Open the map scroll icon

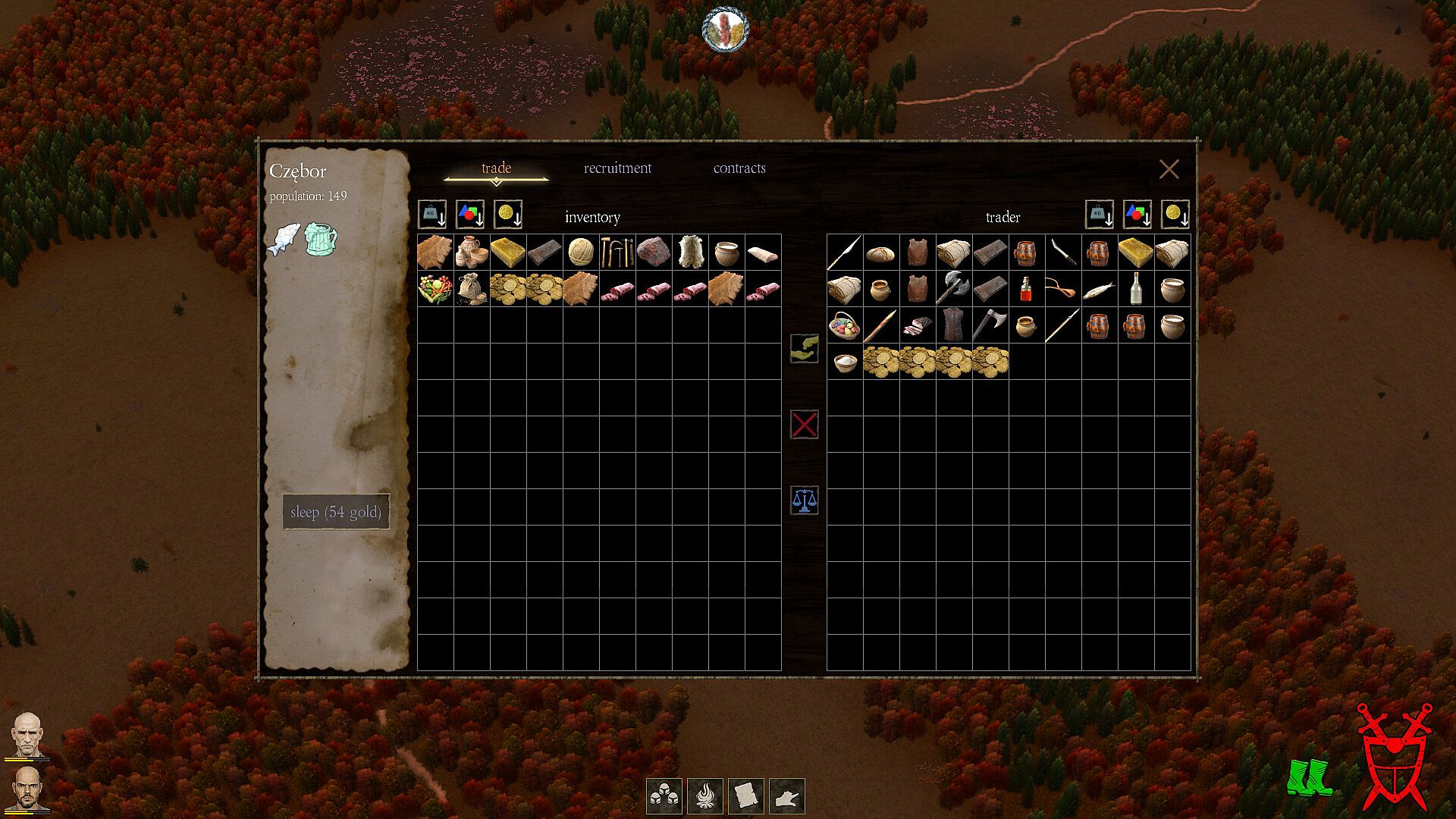(x=745, y=796)
